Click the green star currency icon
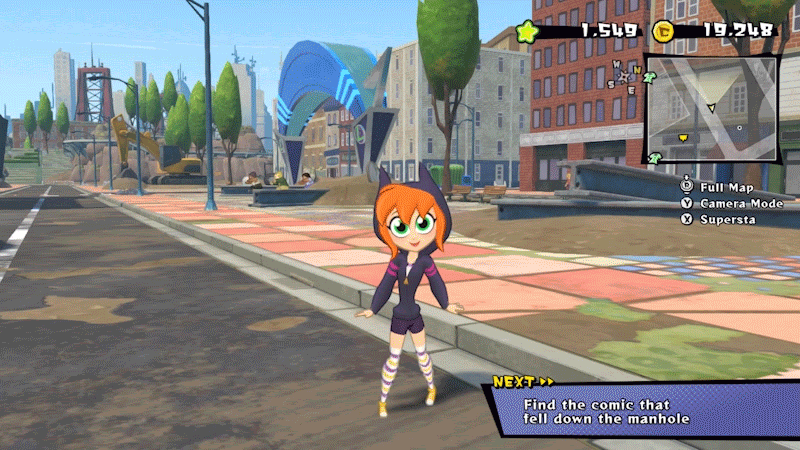The width and height of the screenshot is (800, 450). pos(528,31)
